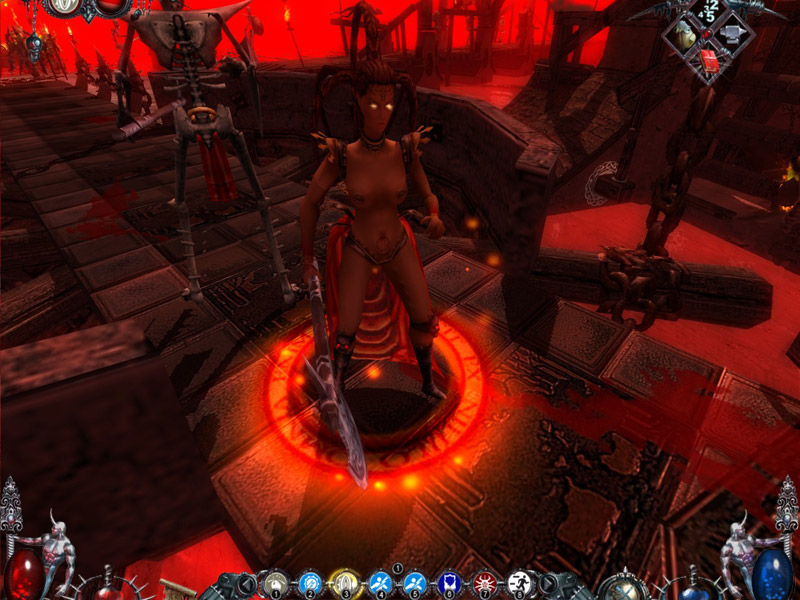Viewport: 800px width, 600px height.
Task: Cast the red spider skill in slot 7
Action: [x=485, y=581]
